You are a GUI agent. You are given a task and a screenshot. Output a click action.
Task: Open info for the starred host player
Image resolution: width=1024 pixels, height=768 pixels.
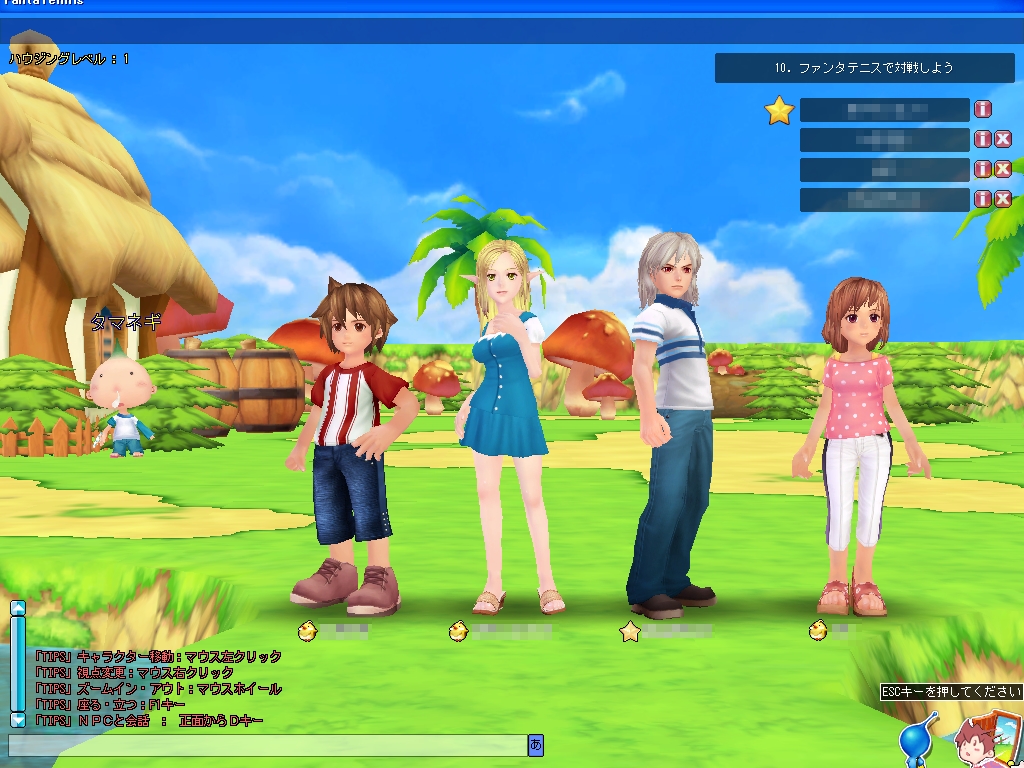(983, 109)
